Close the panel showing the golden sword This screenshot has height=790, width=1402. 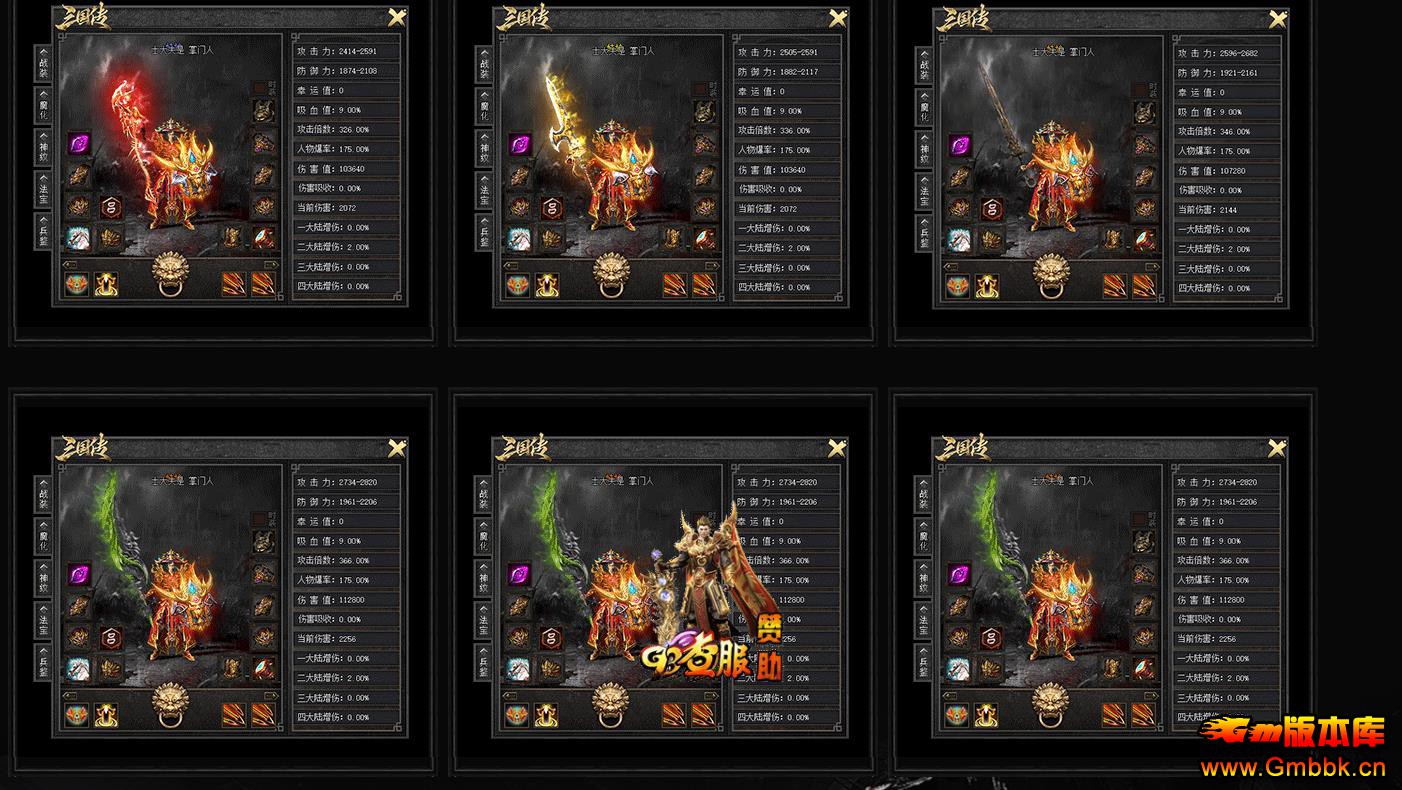click(x=838, y=17)
